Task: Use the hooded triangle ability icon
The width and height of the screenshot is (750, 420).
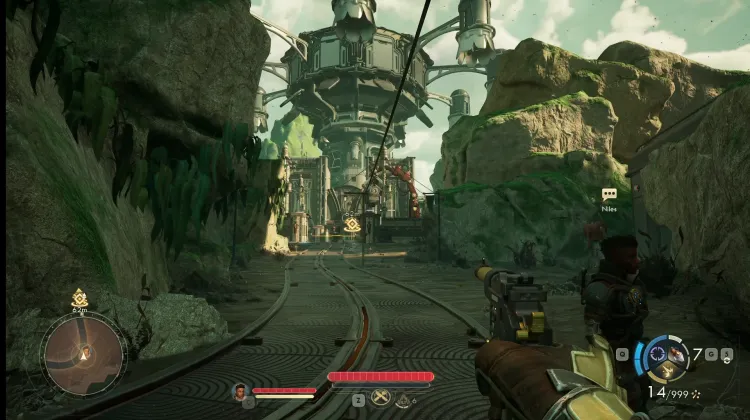Action: click(x=403, y=399)
